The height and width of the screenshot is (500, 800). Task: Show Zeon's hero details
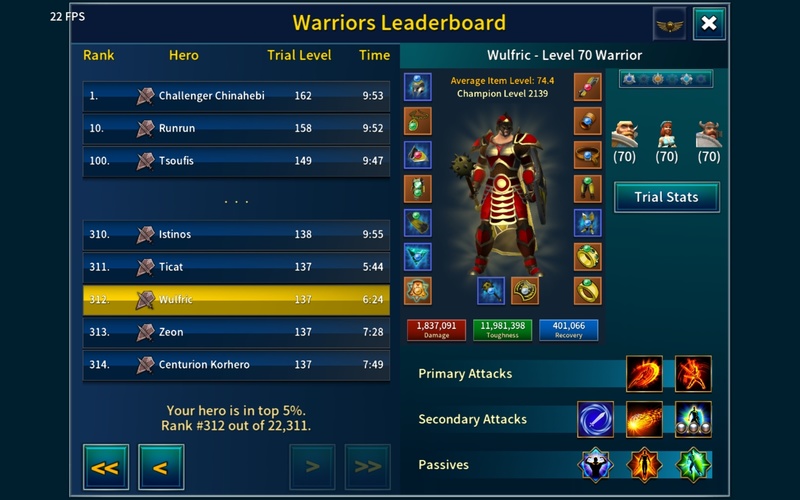point(236,332)
